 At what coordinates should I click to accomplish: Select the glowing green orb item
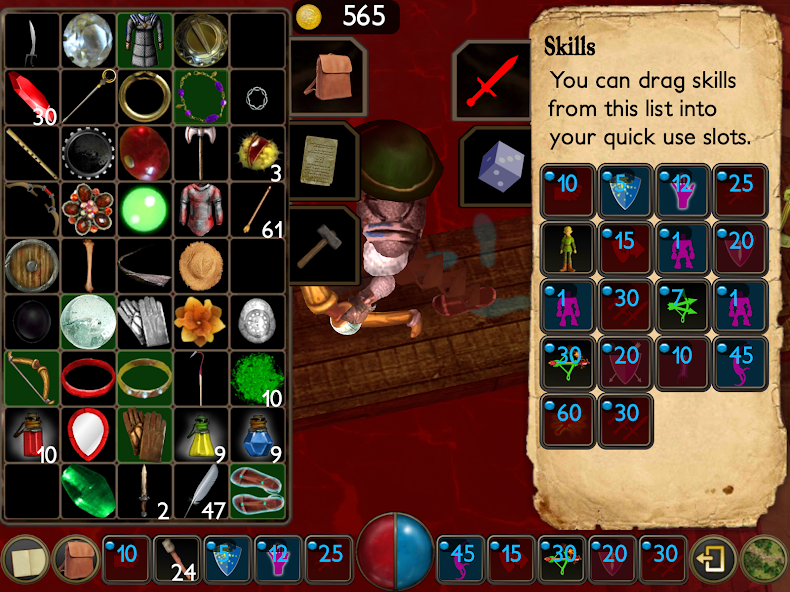144,209
